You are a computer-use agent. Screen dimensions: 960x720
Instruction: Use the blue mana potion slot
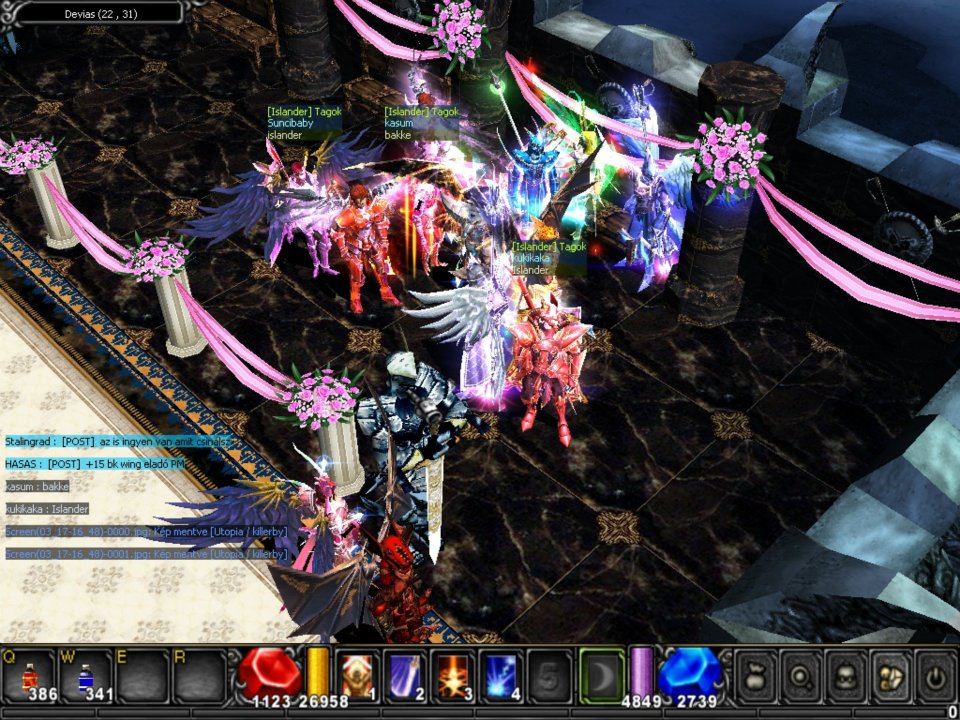[87, 675]
